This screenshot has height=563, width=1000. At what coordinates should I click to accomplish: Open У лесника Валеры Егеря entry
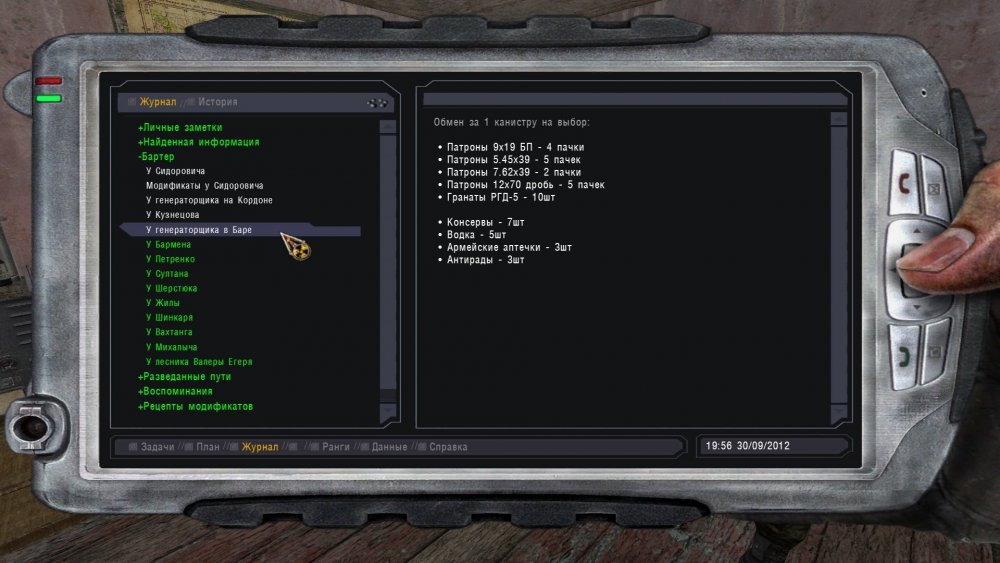(x=198, y=362)
